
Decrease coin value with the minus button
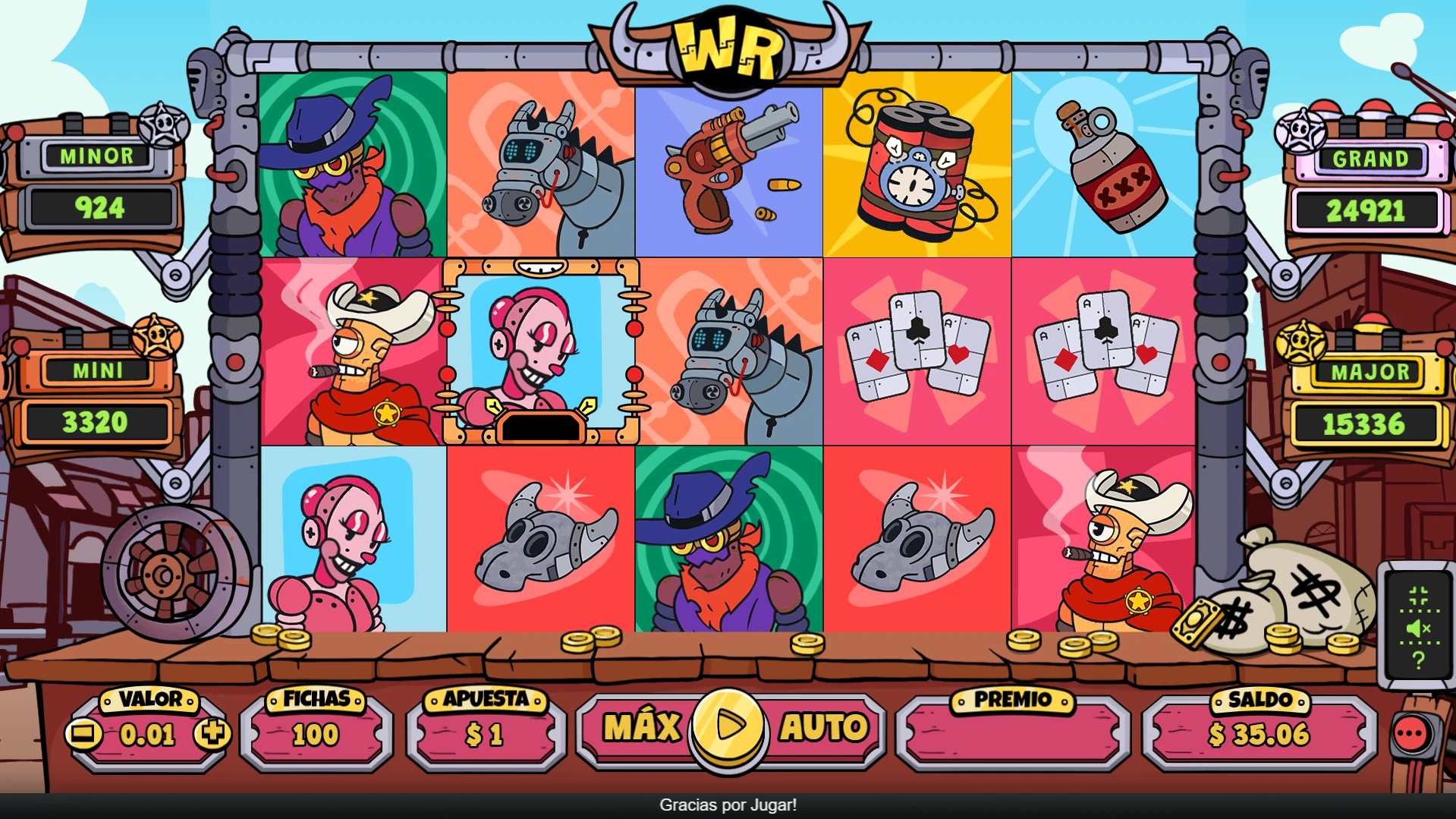click(x=83, y=734)
